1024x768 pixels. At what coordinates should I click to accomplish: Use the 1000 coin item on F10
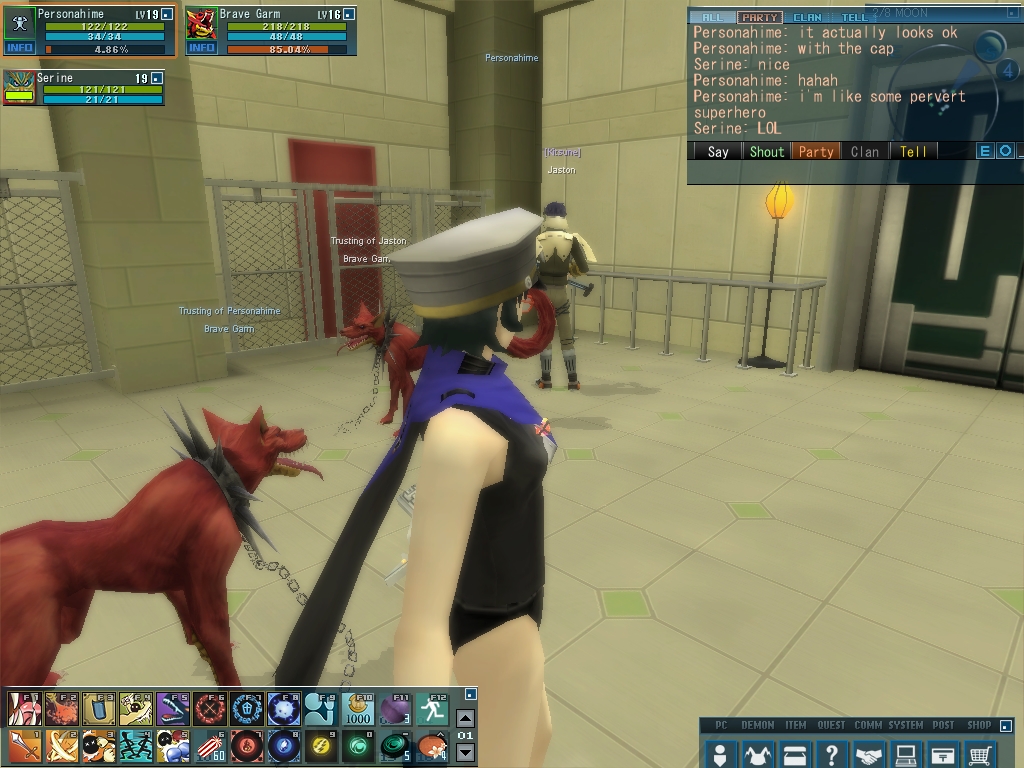(x=358, y=709)
